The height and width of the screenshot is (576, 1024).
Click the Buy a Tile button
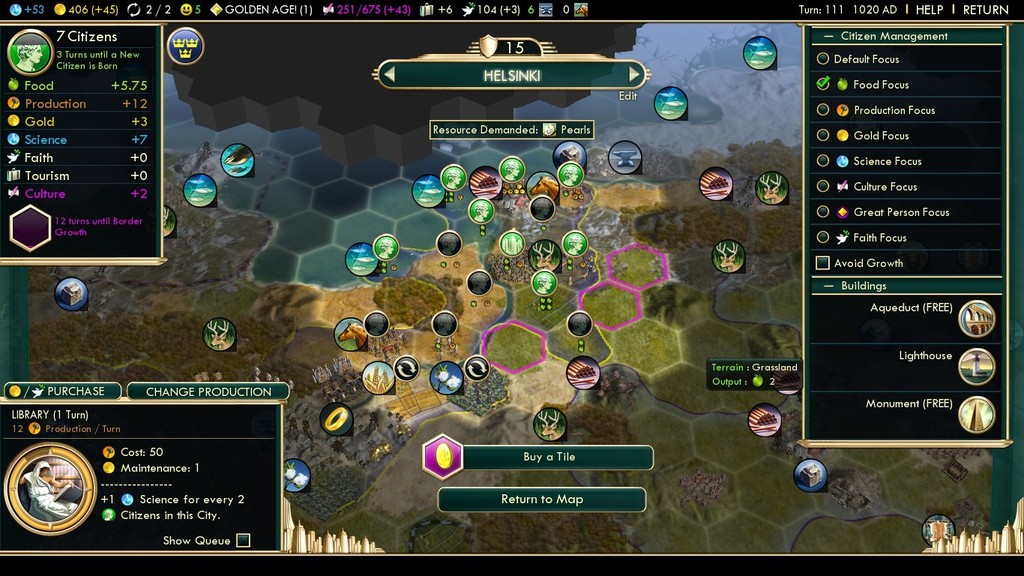549,457
